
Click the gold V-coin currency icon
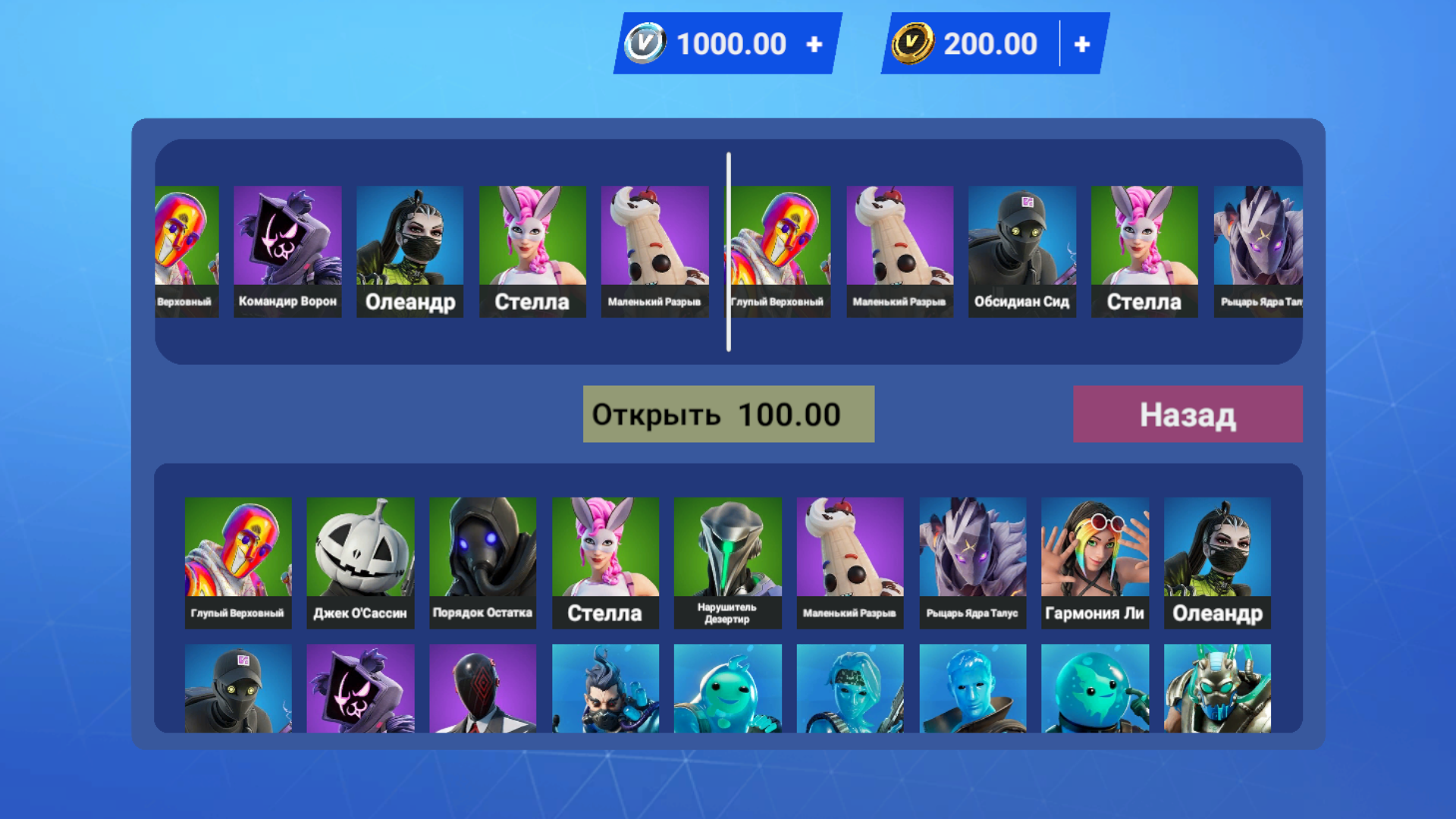pos(914,43)
